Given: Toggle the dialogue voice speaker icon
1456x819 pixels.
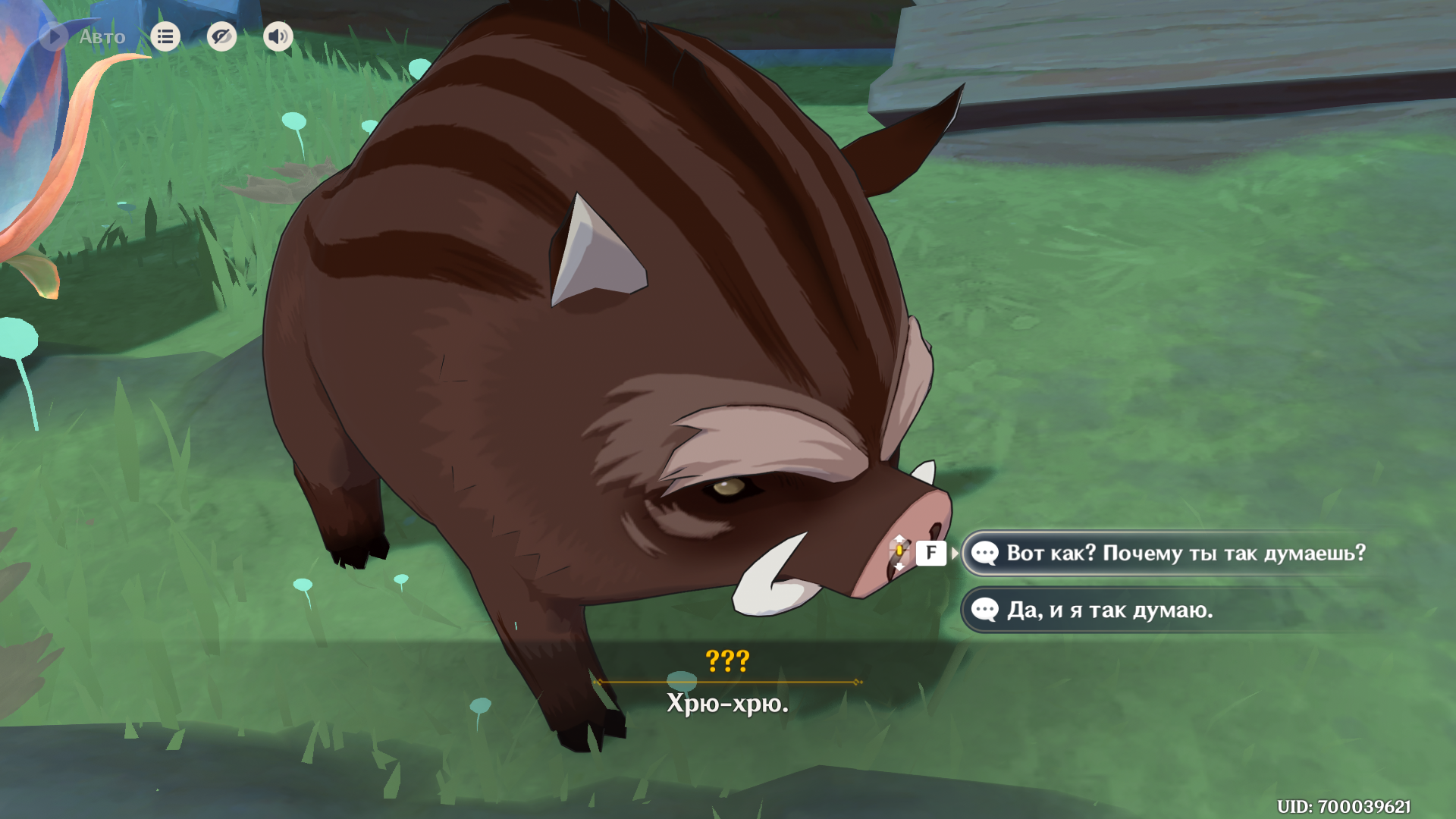Looking at the screenshot, I should pyautogui.click(x=278, y=36).
